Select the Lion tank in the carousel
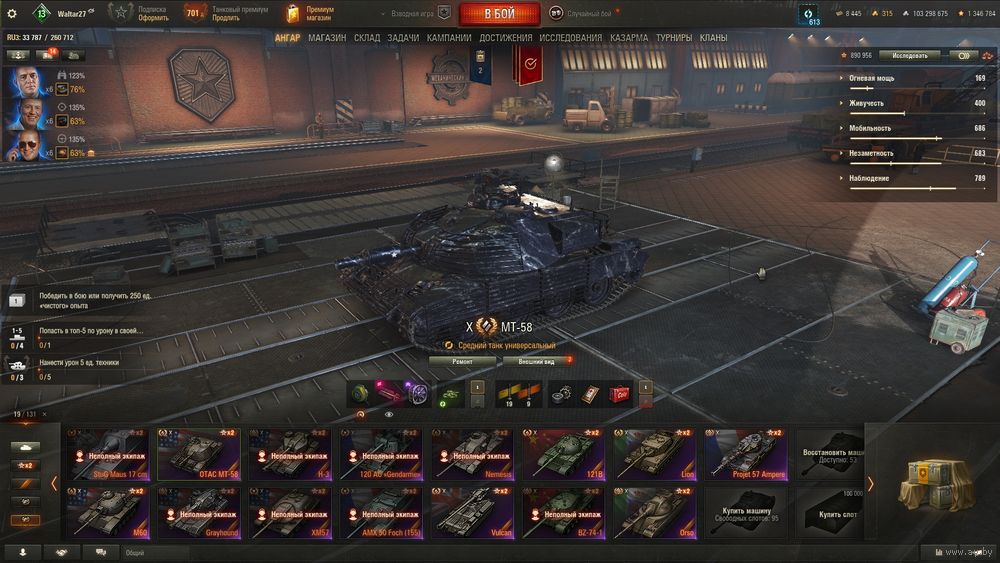The image size is (1000, 563). pyautogui.click(x=655, y=455)
